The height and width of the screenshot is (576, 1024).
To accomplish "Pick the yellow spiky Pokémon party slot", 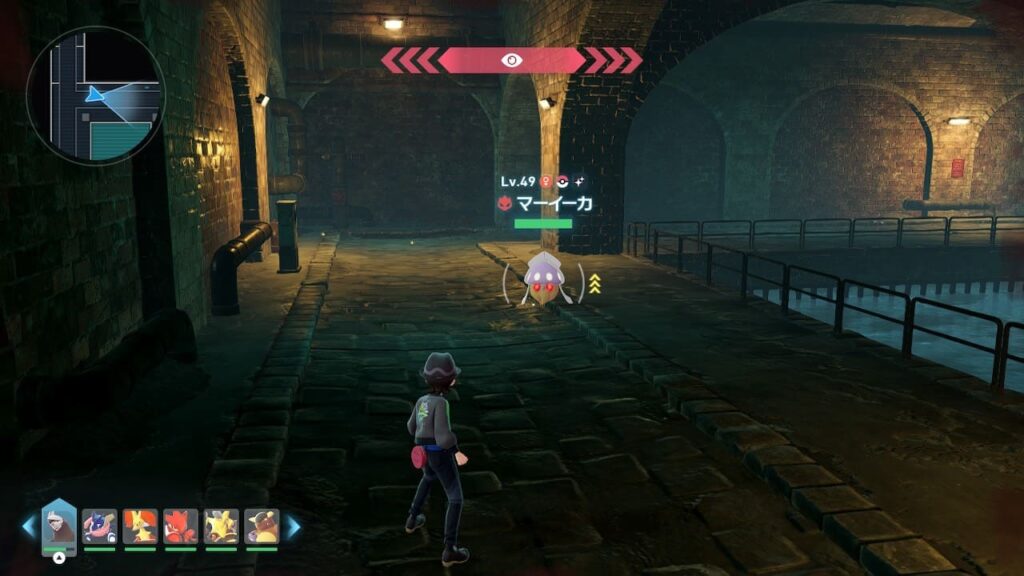I will click(x=221, y=526).
